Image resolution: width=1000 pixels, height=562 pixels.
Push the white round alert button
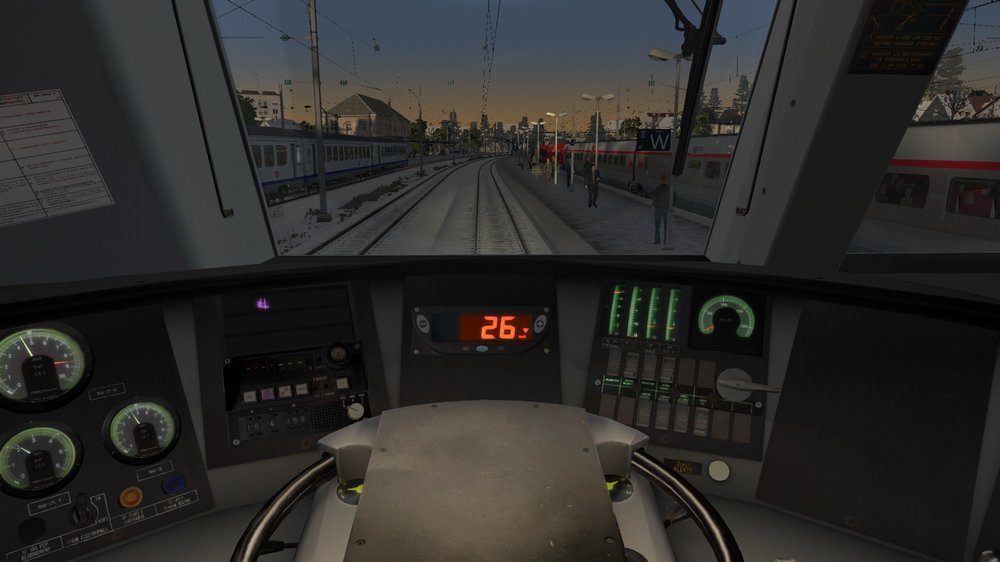(x=718, y=470)
